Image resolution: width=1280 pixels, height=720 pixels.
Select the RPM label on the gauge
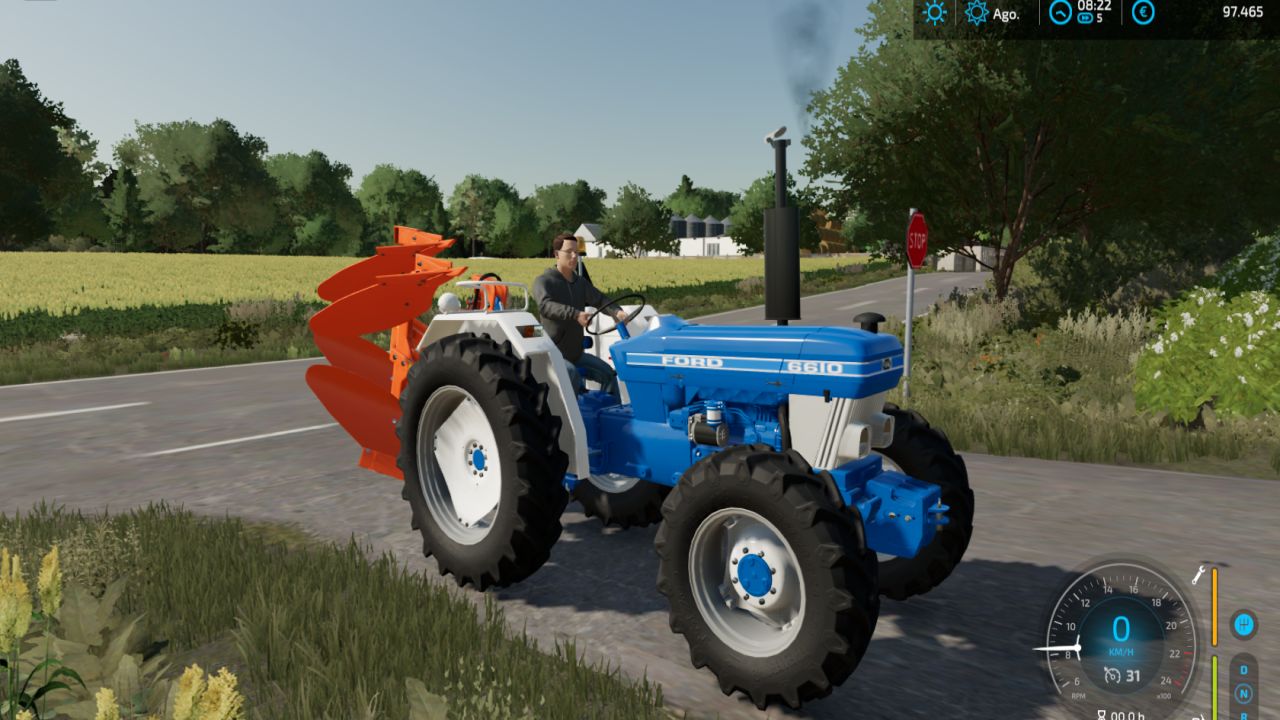click(x=1079, y=696)
